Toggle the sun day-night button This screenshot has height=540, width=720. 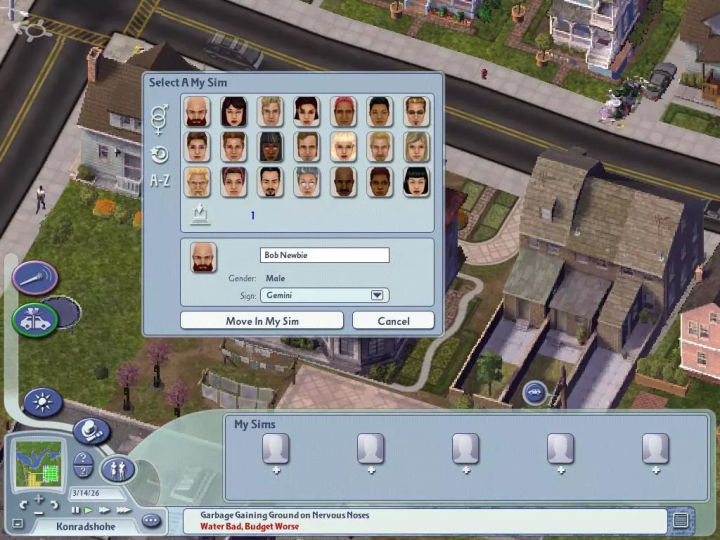[43, 403]
